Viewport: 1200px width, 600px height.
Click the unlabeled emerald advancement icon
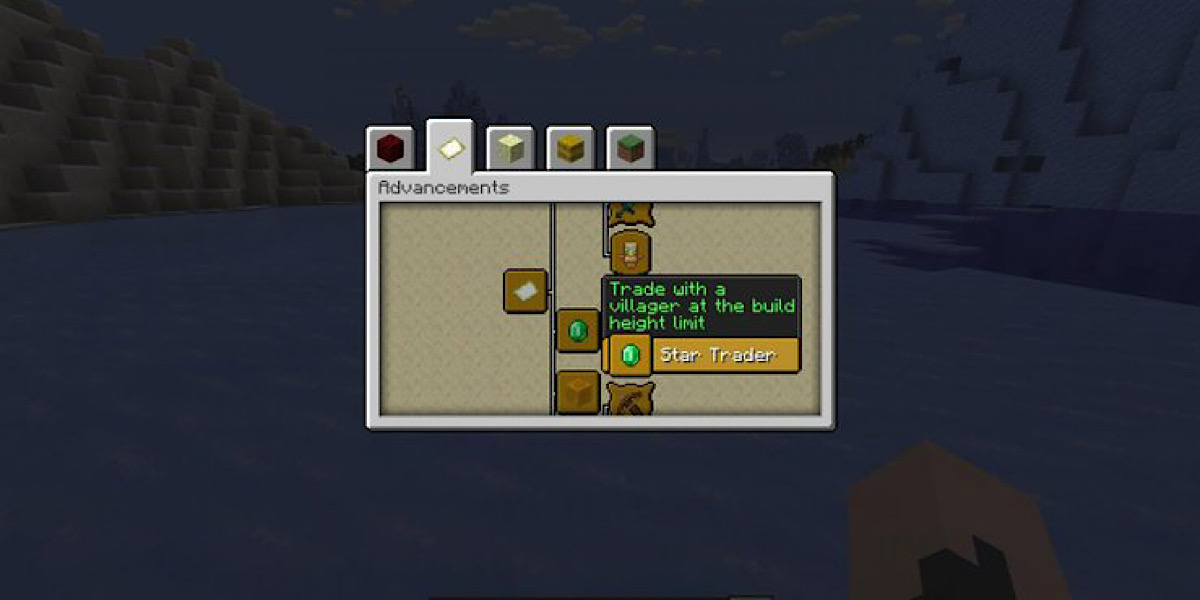(577, 329)
